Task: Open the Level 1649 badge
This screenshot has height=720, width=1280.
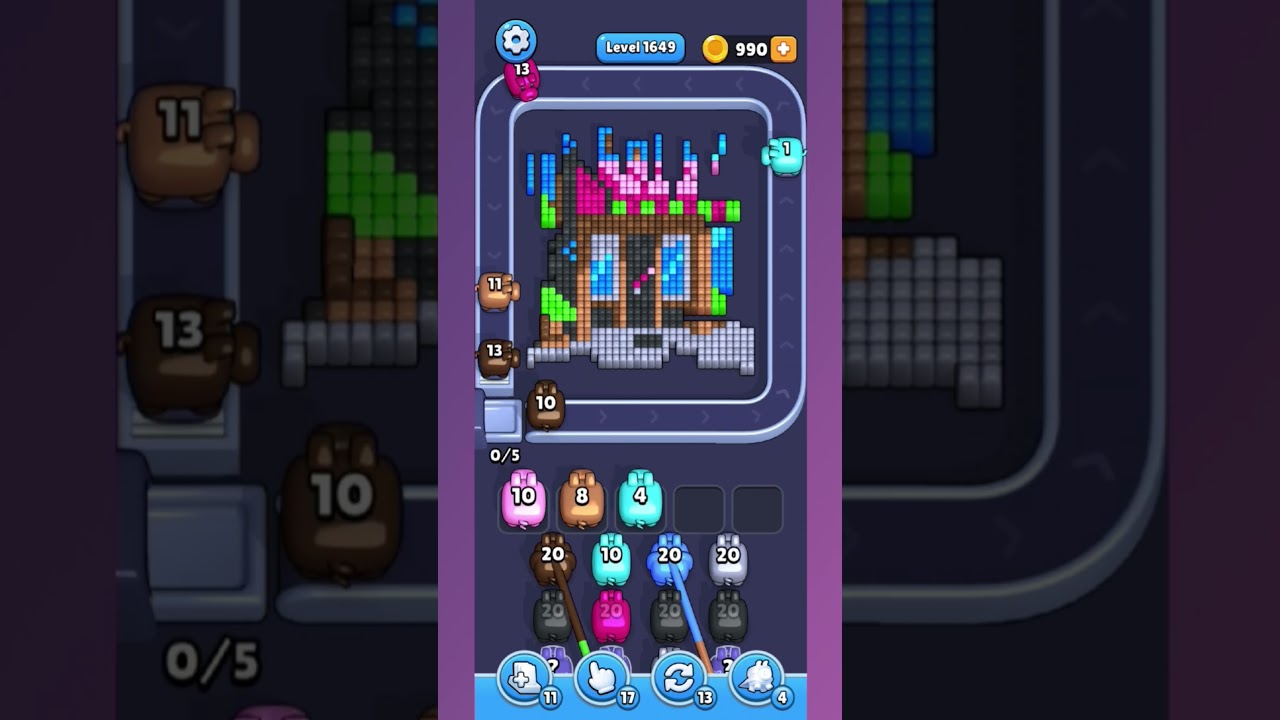Action: click(x=639, y=47)
